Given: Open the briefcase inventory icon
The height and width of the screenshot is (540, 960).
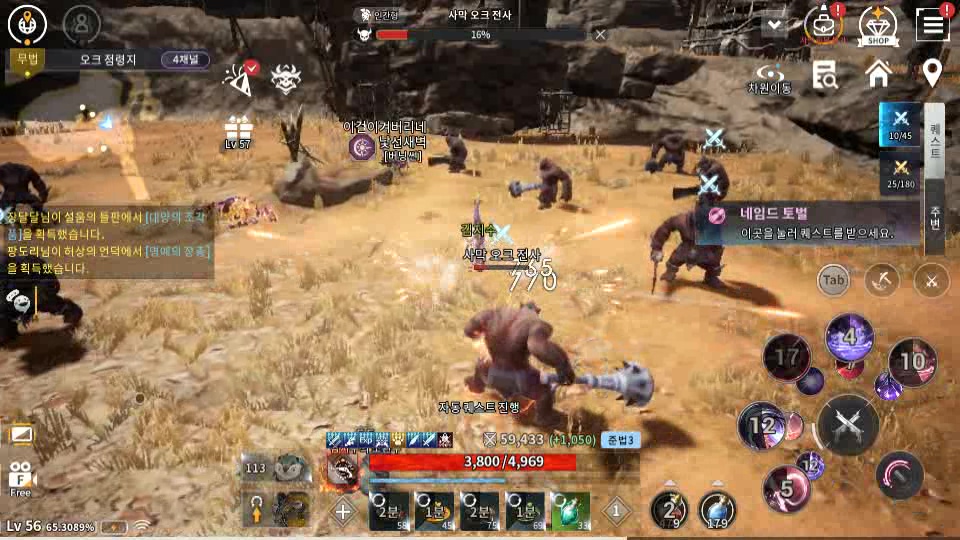Looking at the screenshot, I should coord(823,24).
